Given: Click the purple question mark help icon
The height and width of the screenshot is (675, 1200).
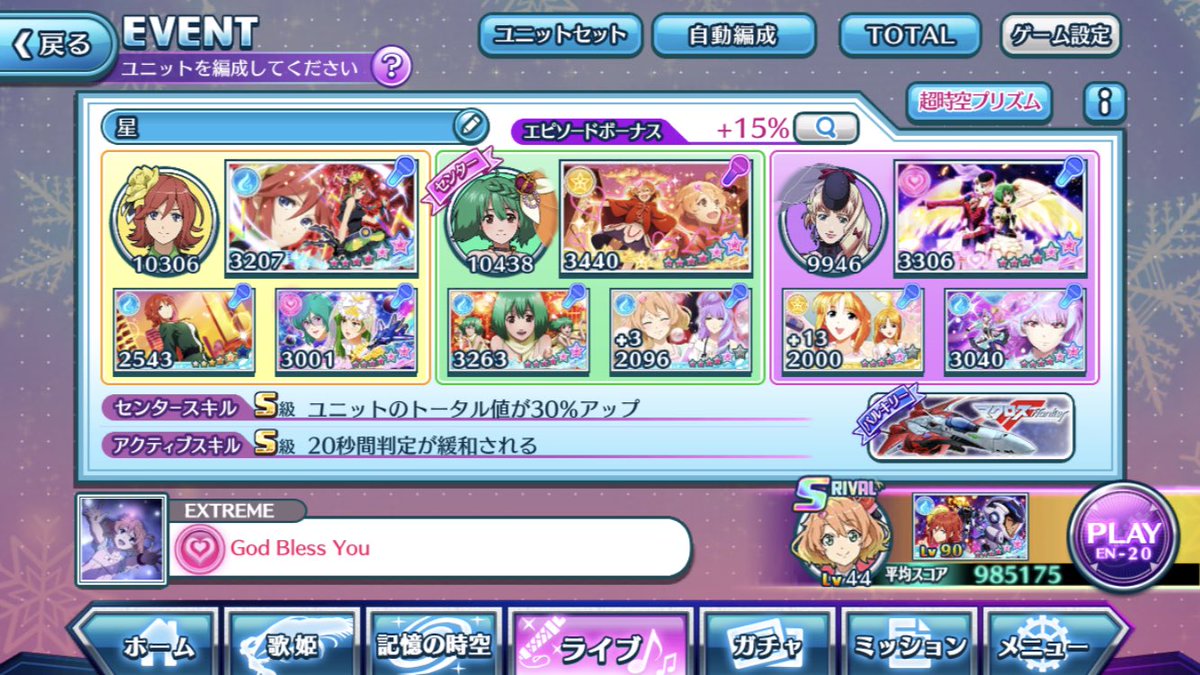Looking at the screenshot, I should pos(391,67).
